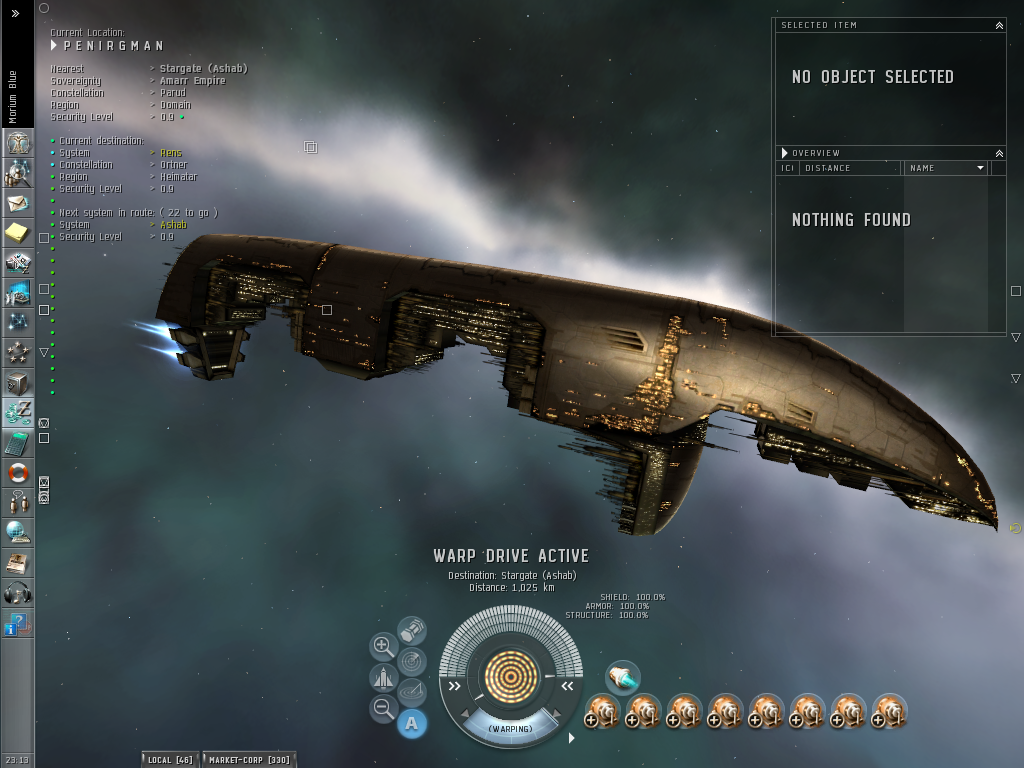Image resolution: width=1024 pixels, height=768 pixels.
Task: Sort overview by the Name column
Action: pos(946,168)
